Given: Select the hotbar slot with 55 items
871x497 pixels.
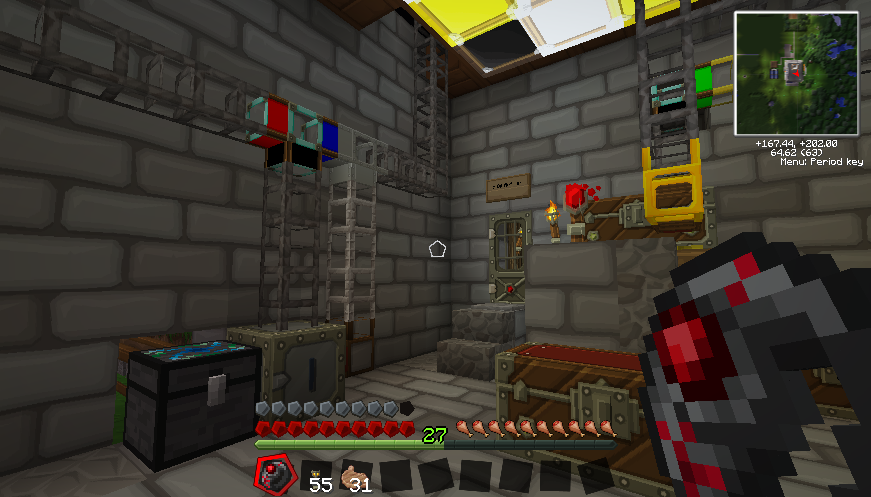Looking at the screenshot, I should coord(316,476).
